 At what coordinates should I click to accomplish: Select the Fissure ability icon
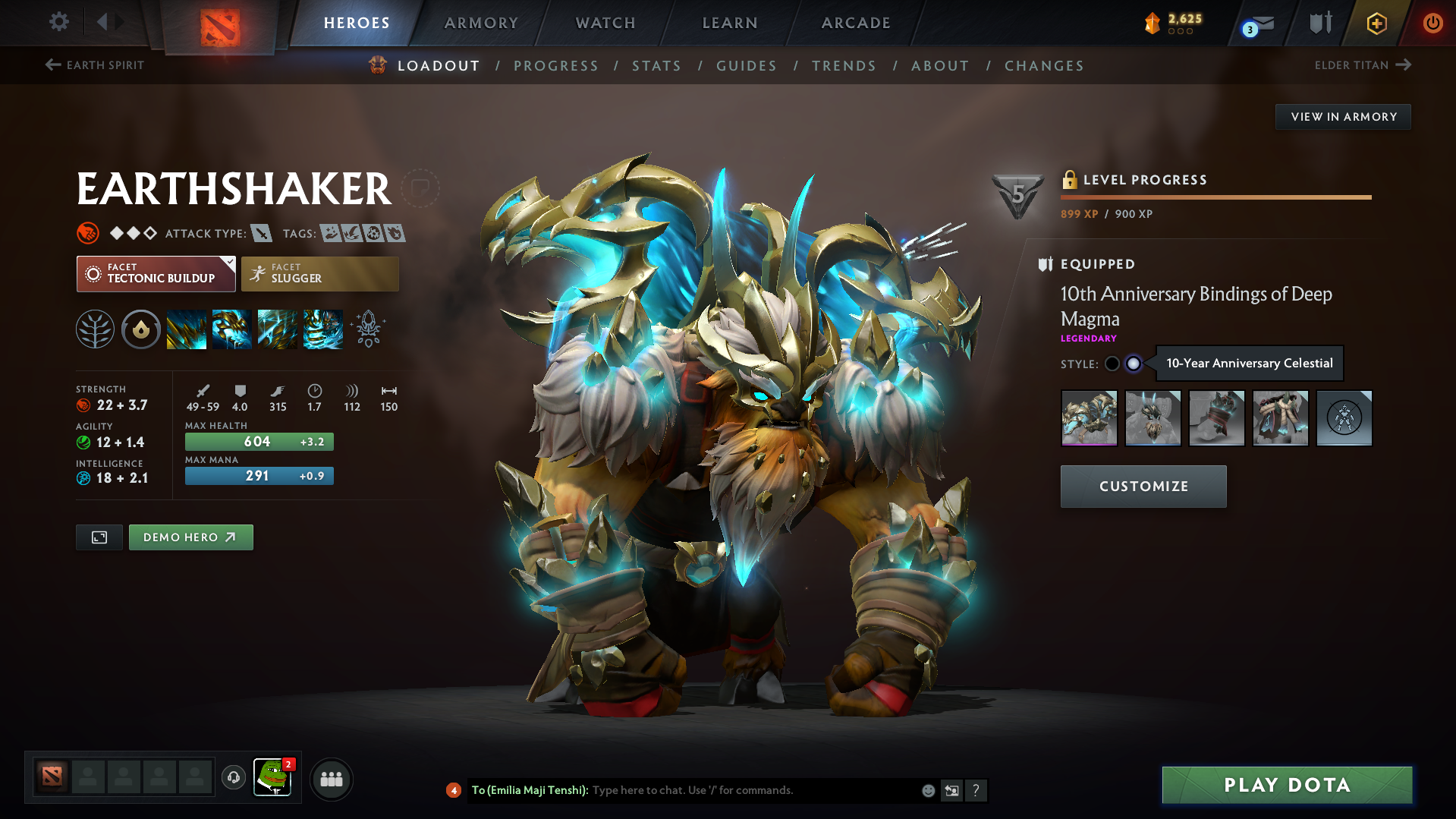(x=186, y=329)
